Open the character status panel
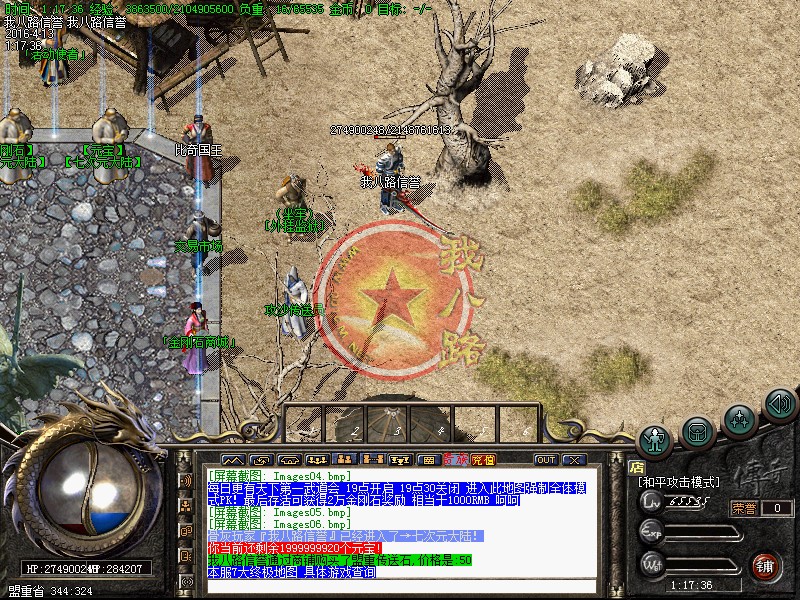 [656, 440]
